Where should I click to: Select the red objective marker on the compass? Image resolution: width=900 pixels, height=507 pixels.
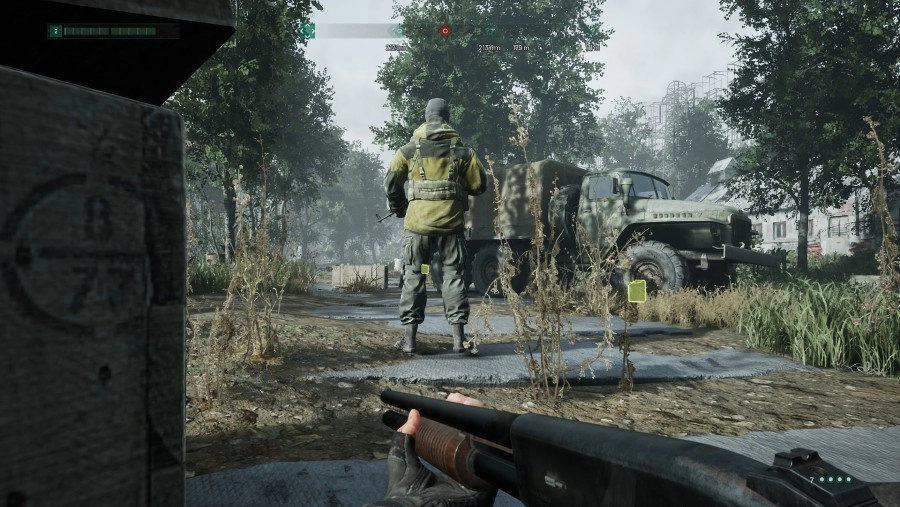444,31
